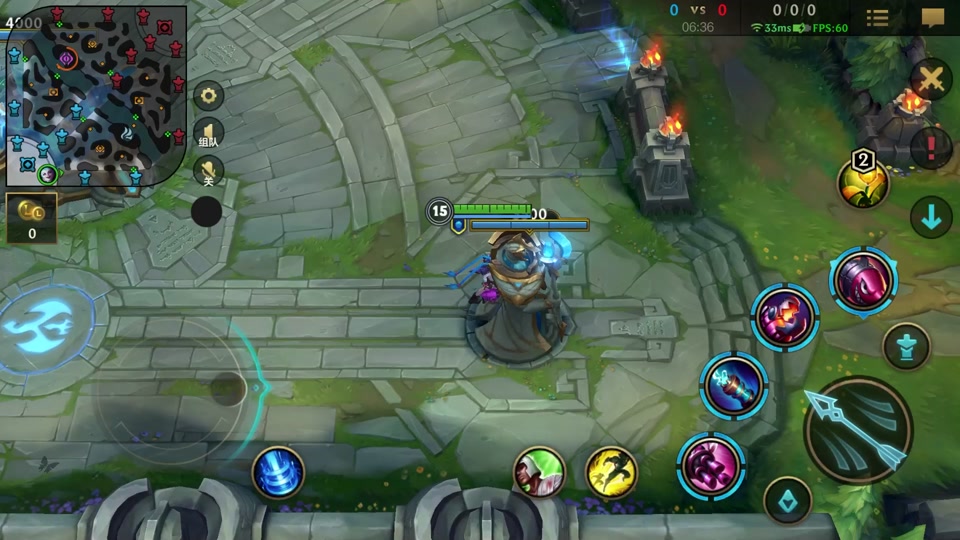The height and width of the screenshot is (540, 960).
Task: Open the scoreboard list icon
Action: click(x=877, y=18)
